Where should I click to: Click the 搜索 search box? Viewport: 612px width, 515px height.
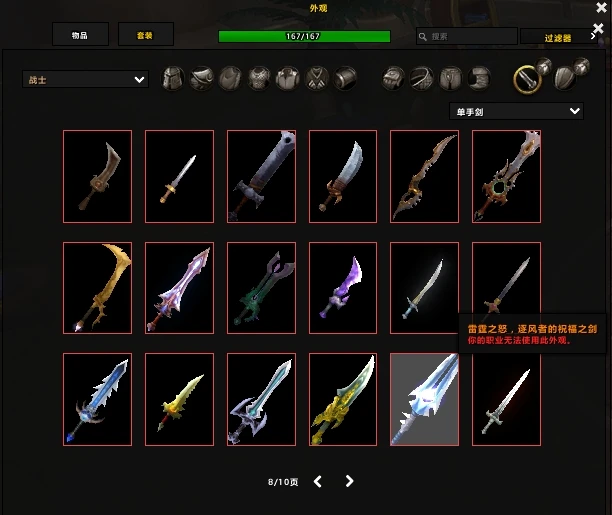coord(466,37)
